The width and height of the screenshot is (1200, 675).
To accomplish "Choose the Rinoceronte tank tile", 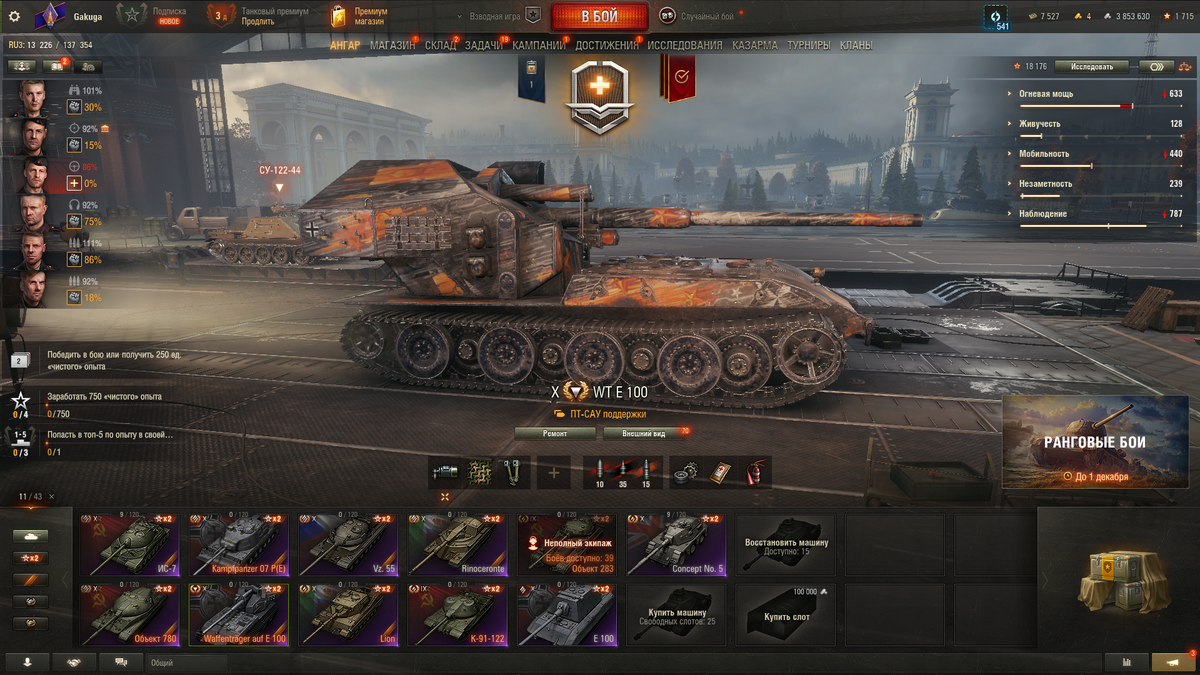I will 457,545.
